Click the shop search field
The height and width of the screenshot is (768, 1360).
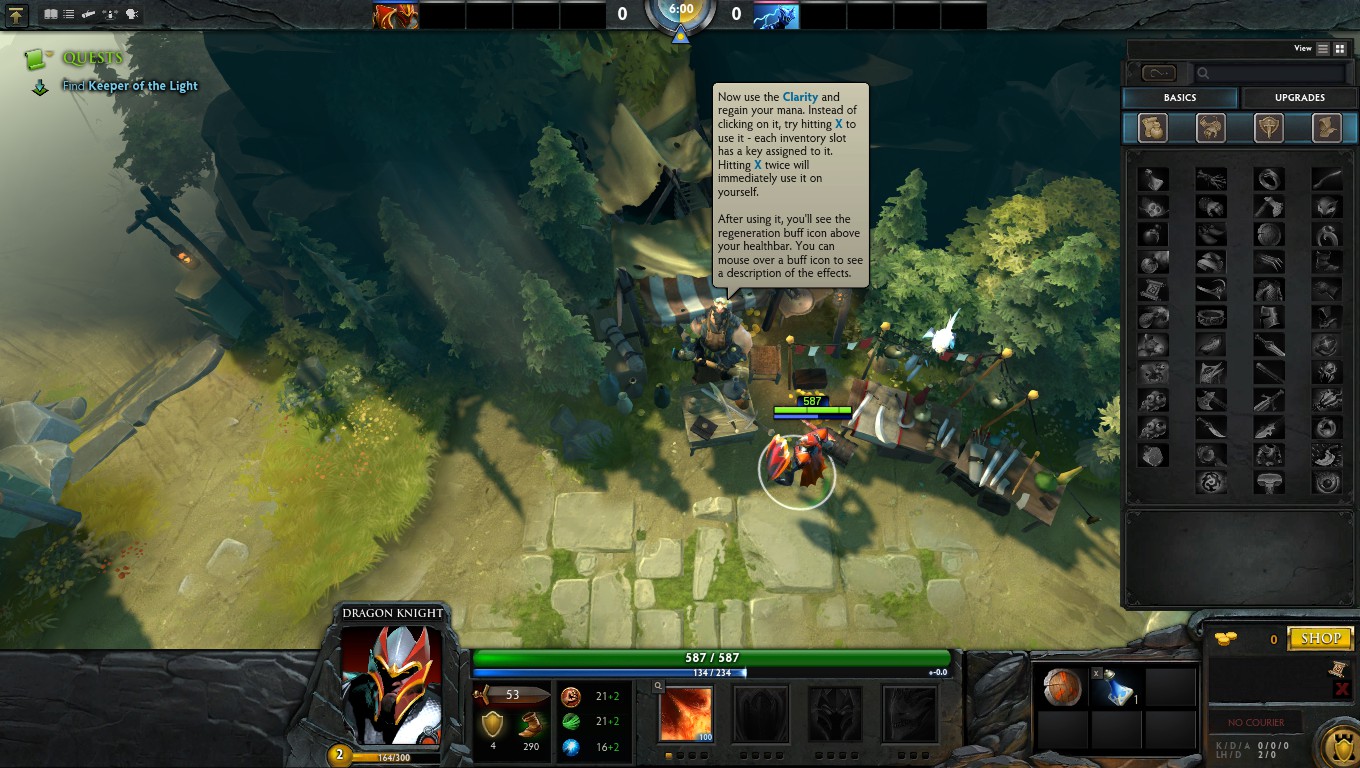[1270, 73]
